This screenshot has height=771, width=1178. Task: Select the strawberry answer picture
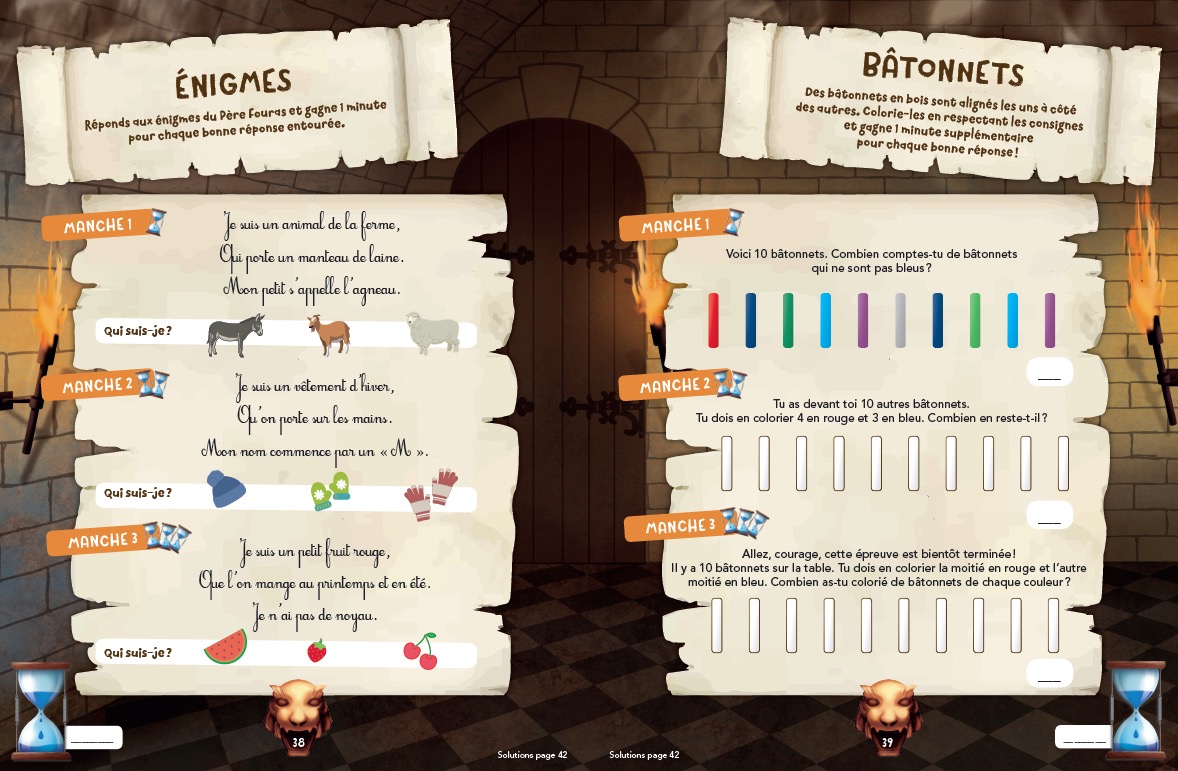316,651
